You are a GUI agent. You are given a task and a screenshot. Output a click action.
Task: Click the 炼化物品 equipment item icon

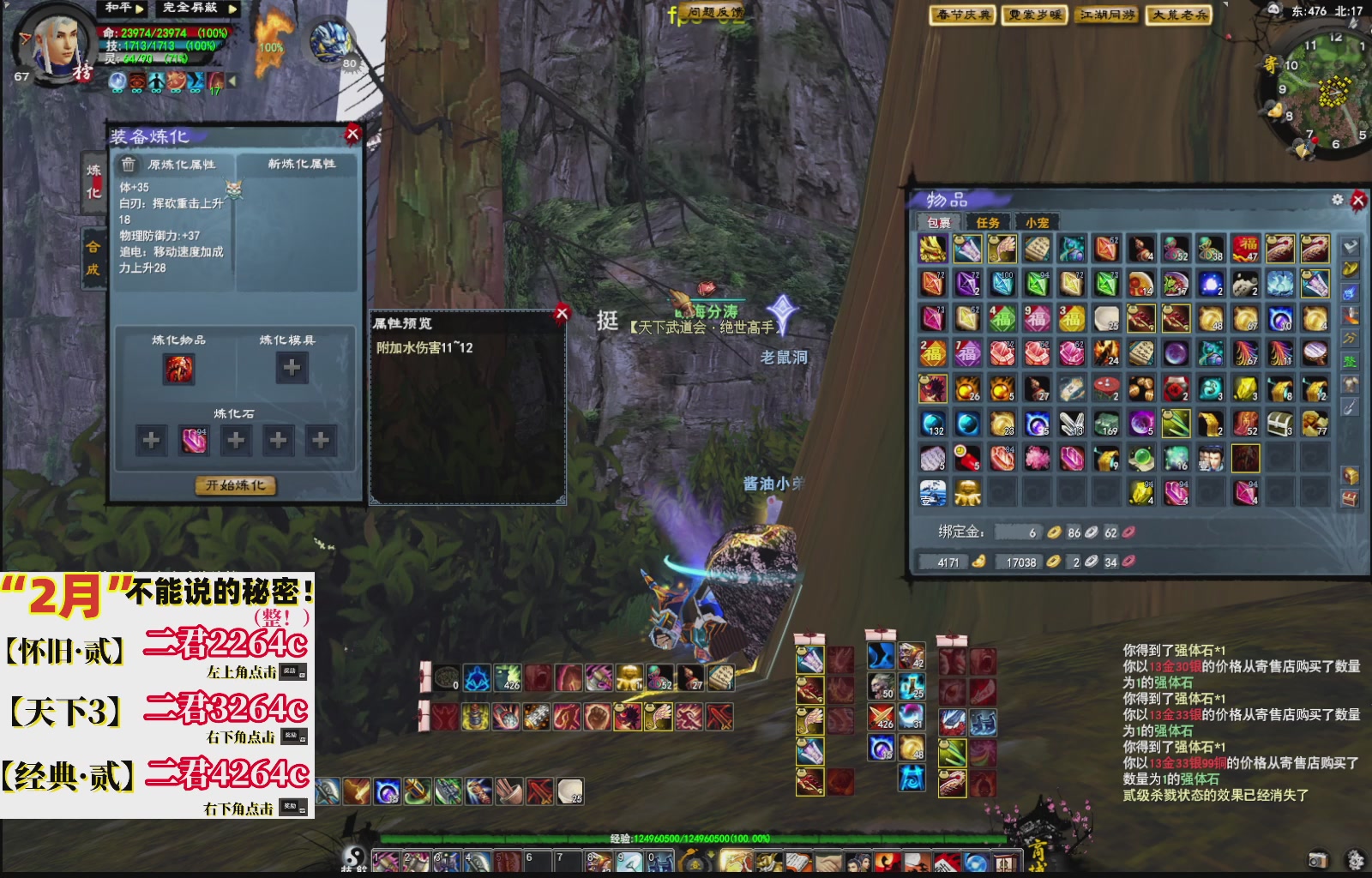tap(180, 367)
